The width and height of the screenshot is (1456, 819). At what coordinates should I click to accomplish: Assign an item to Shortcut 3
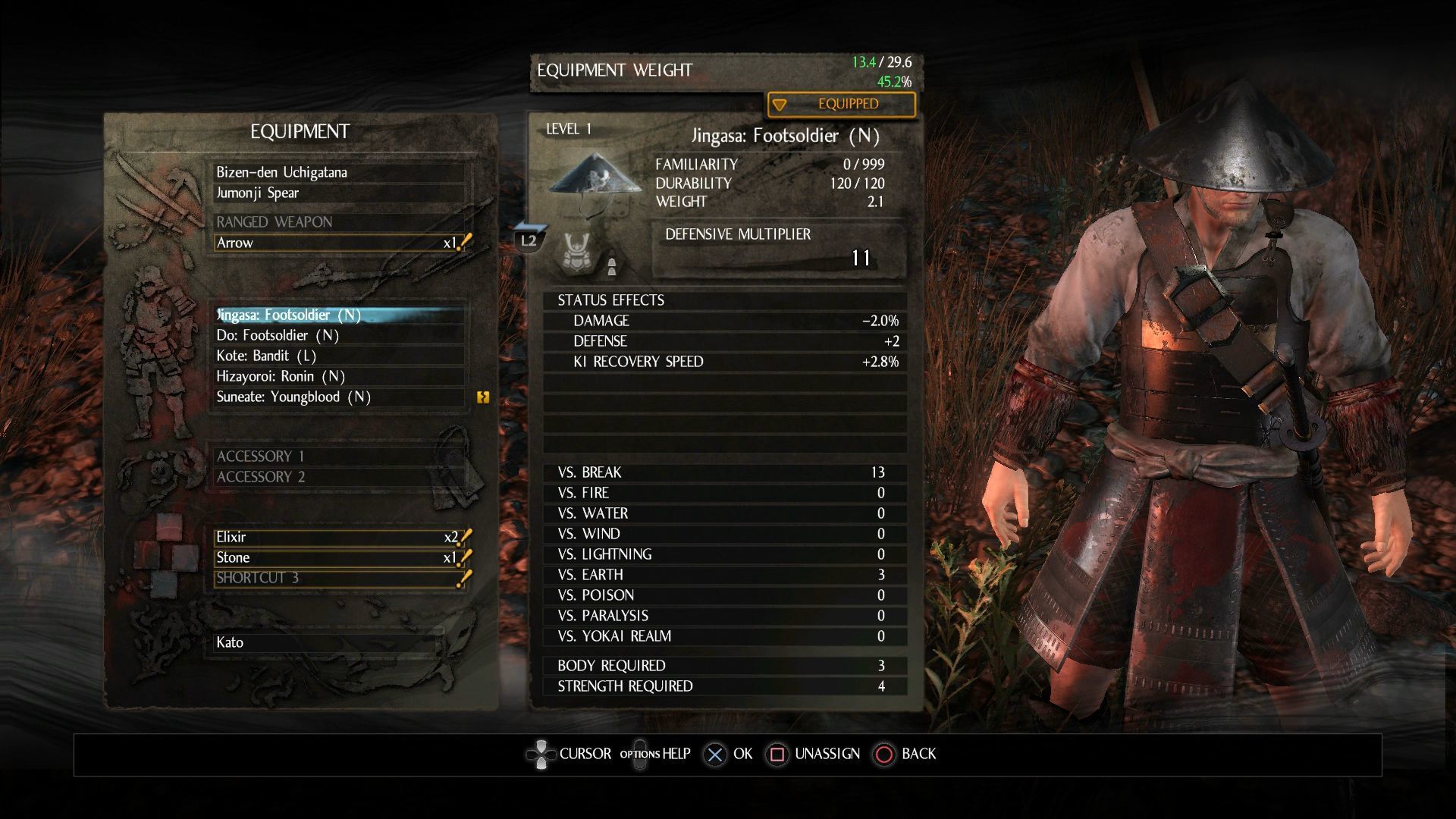338,578
